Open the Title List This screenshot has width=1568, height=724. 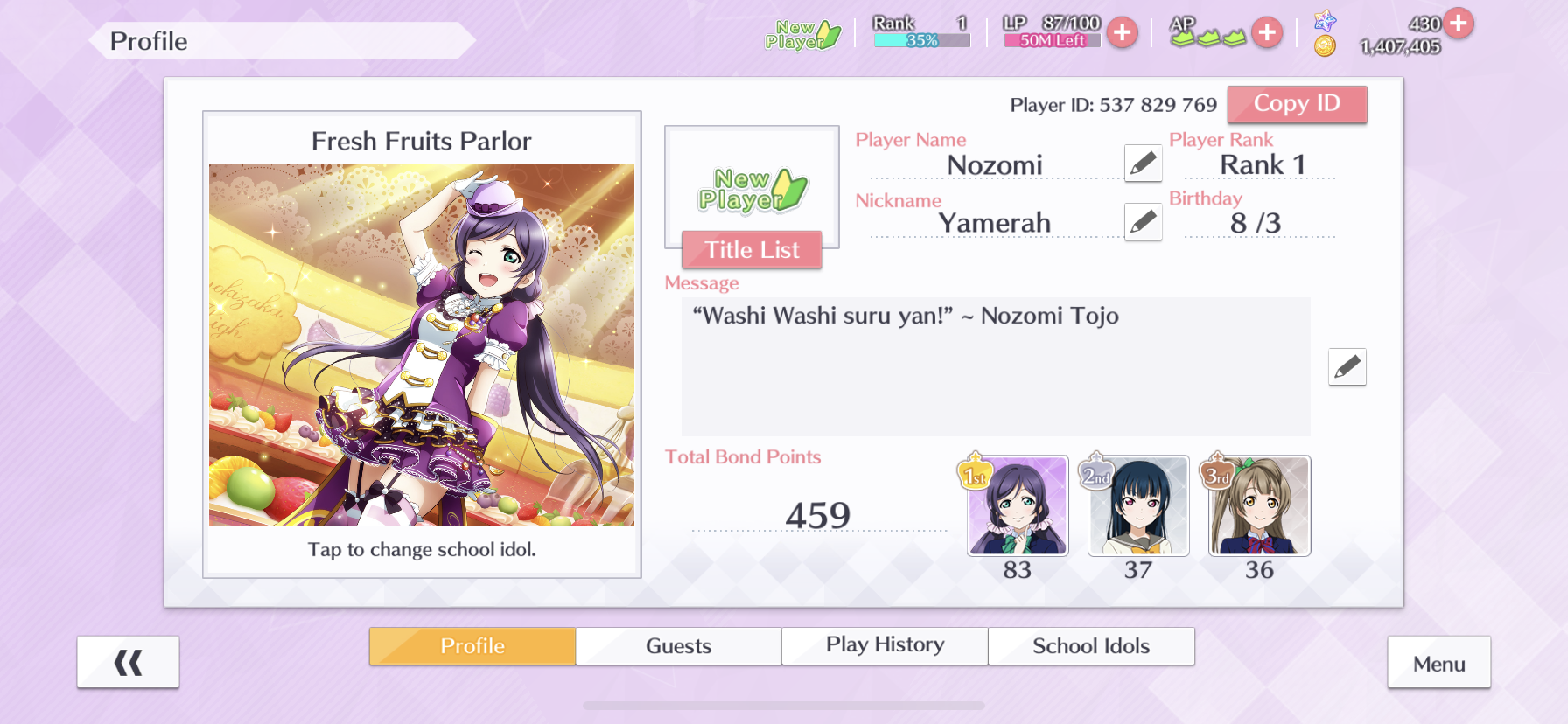click(x=752, y=250)
